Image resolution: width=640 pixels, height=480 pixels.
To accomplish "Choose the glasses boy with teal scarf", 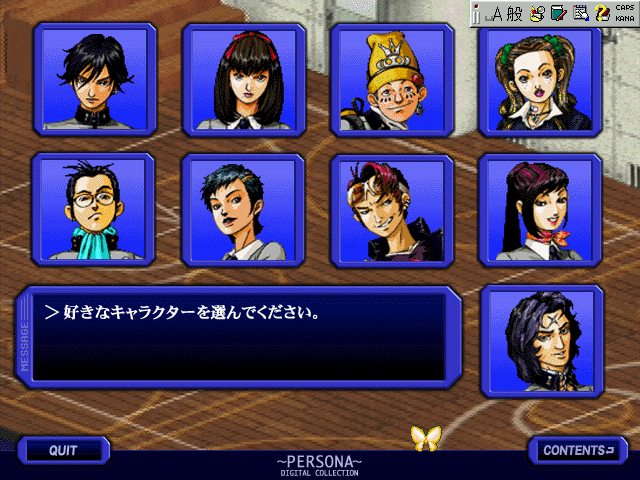I will 94,208.
